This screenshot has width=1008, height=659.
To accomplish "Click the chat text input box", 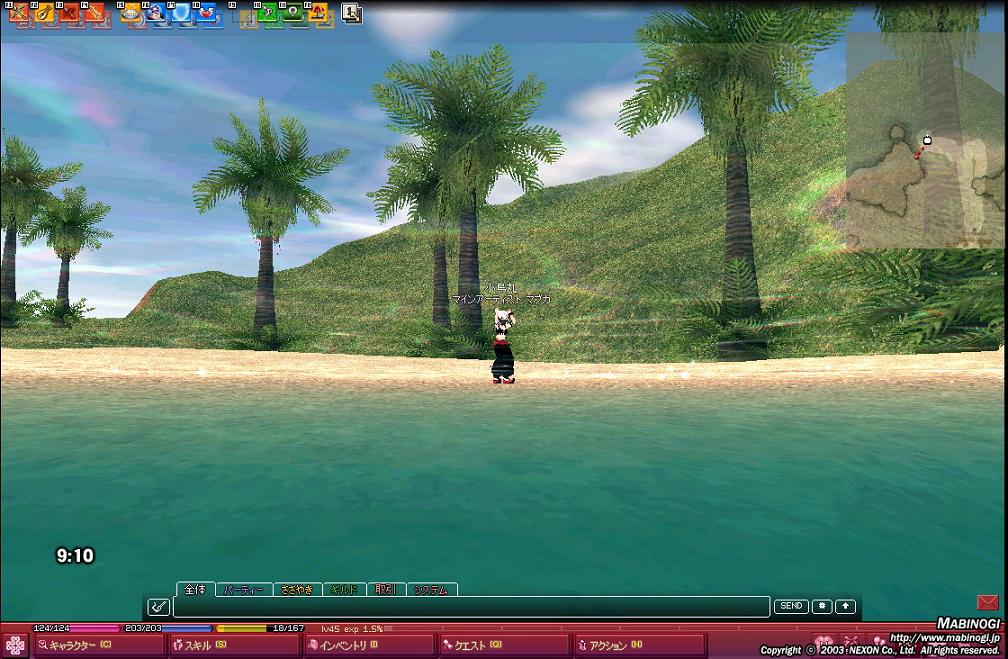I will 470,607.
